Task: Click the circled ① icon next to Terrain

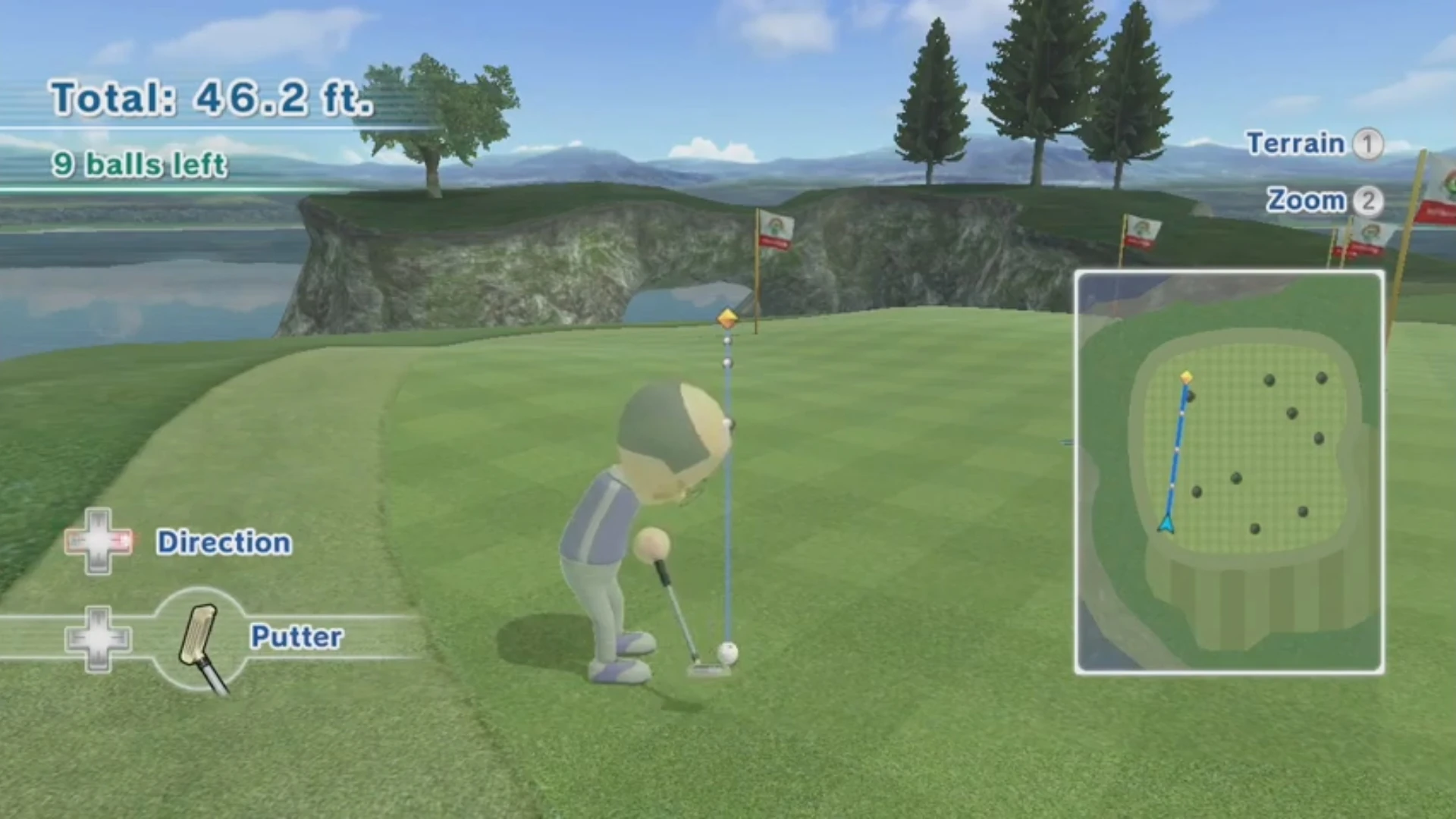Action: (x=1370, y=144)
